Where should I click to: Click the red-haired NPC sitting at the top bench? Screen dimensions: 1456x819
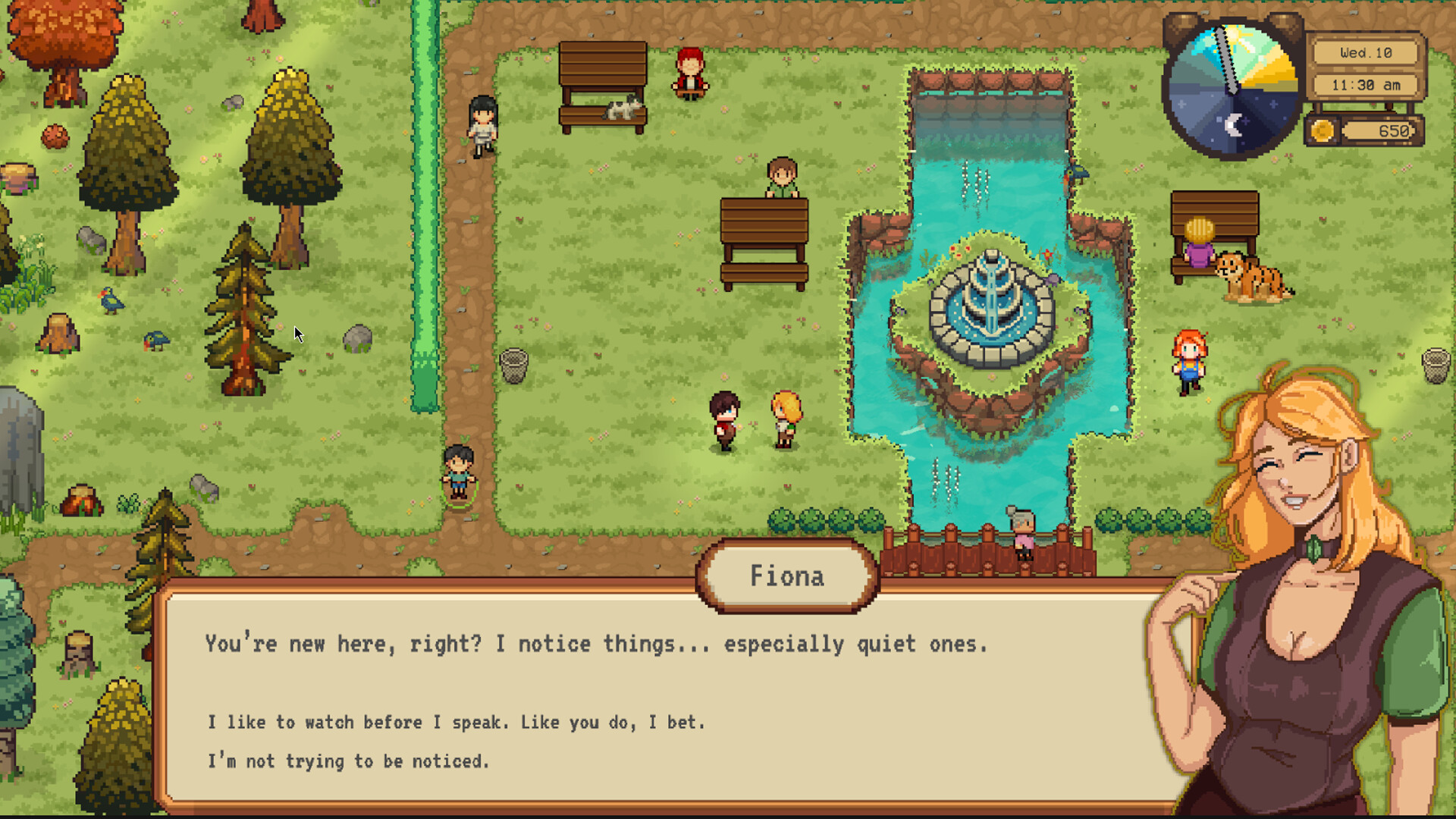click(689, 72)
